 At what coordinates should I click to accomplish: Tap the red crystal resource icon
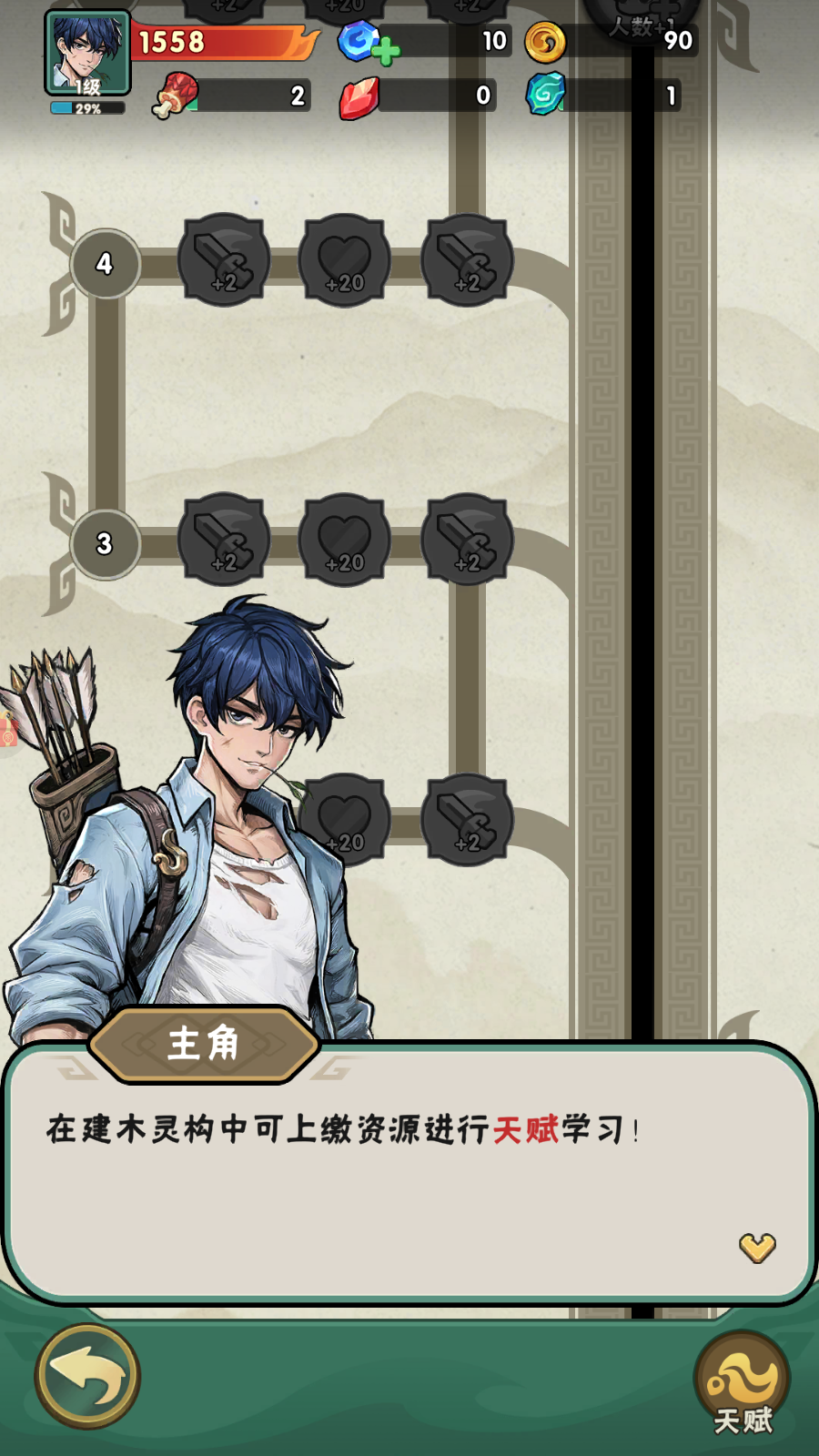coord(359,96)
